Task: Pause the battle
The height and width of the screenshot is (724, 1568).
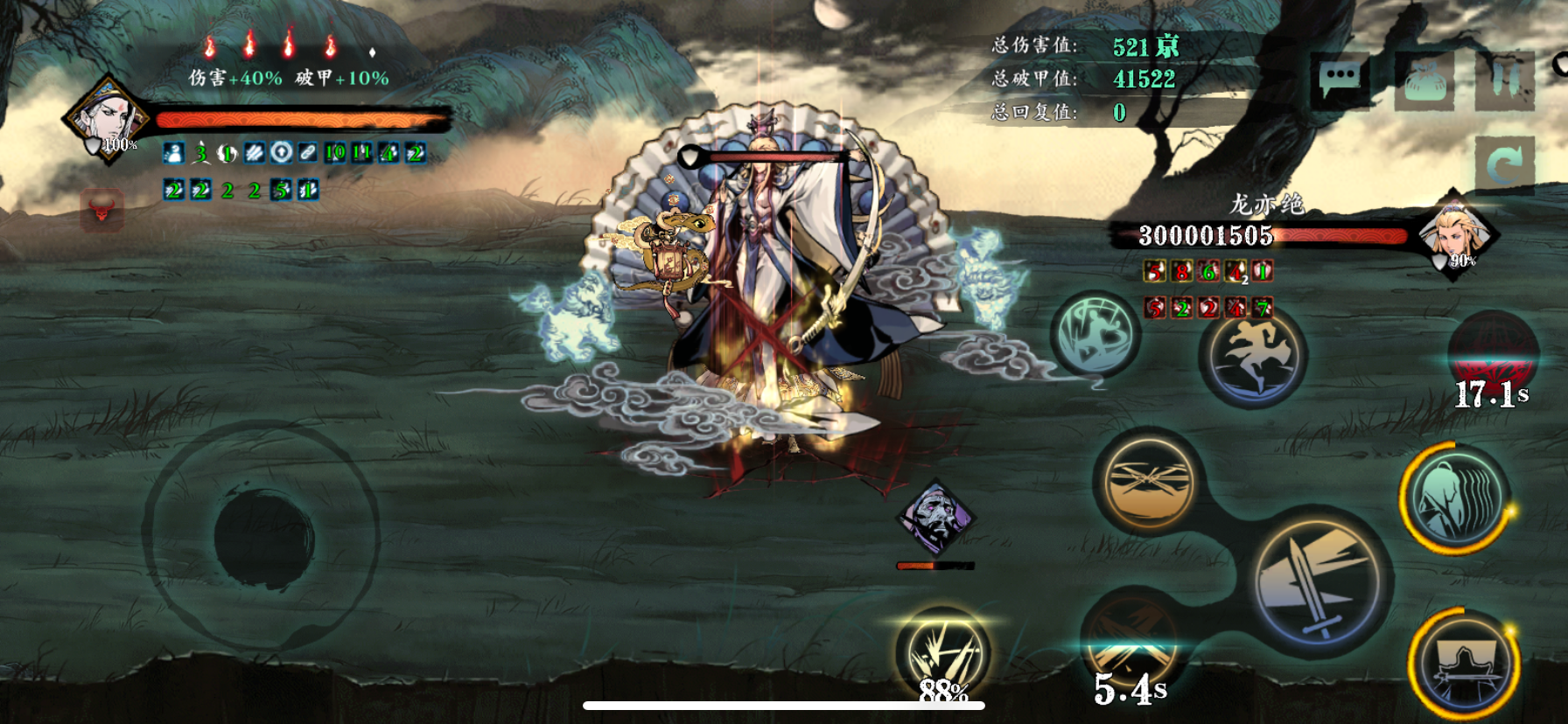Action: click(x=1504, y=80)
